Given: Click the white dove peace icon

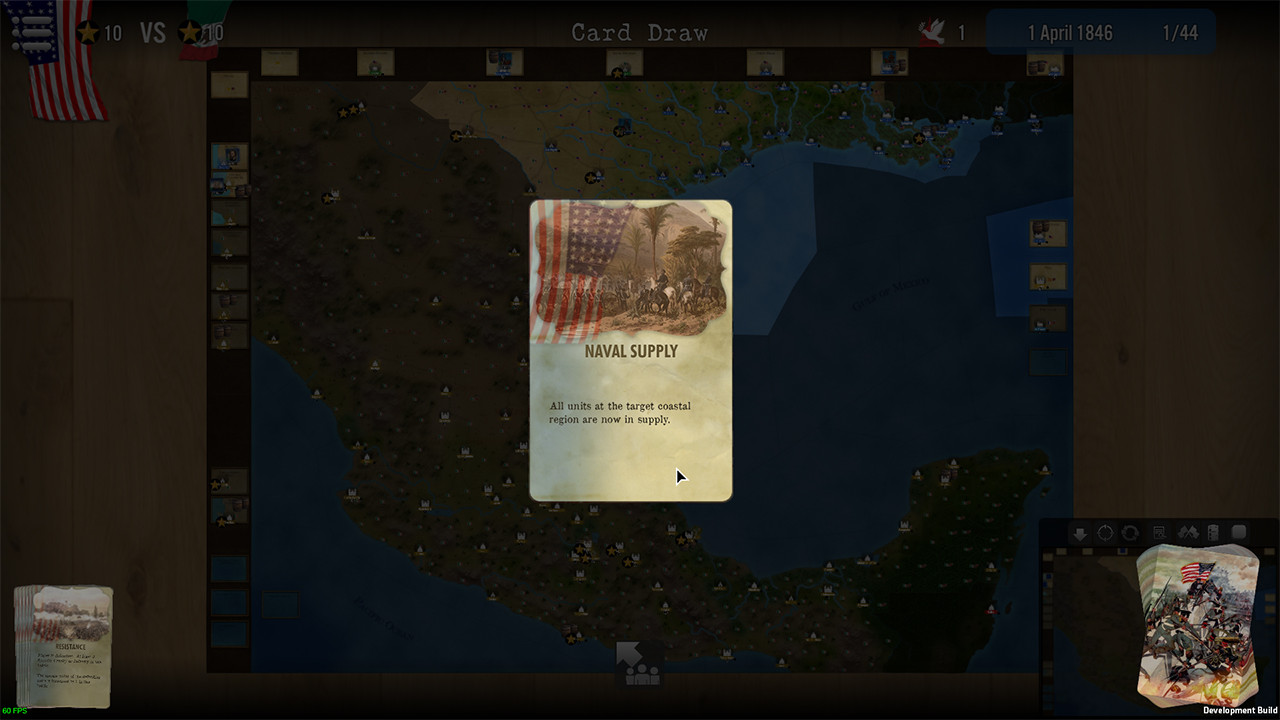Looking at the screenshot, I should [x=933, y=33].
